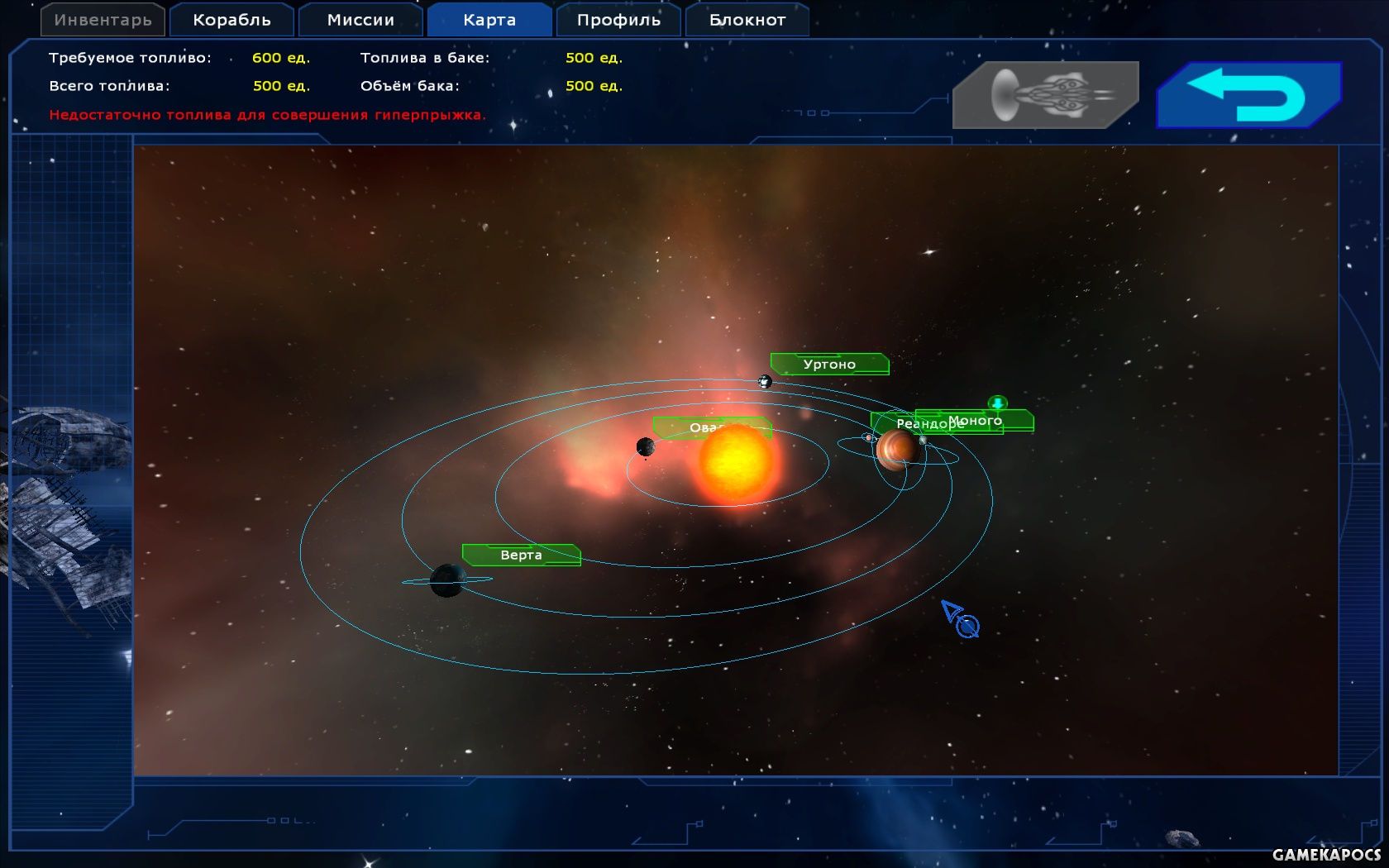
Task: Open the Инвентарь tab
Action: (x=103, y=20)
